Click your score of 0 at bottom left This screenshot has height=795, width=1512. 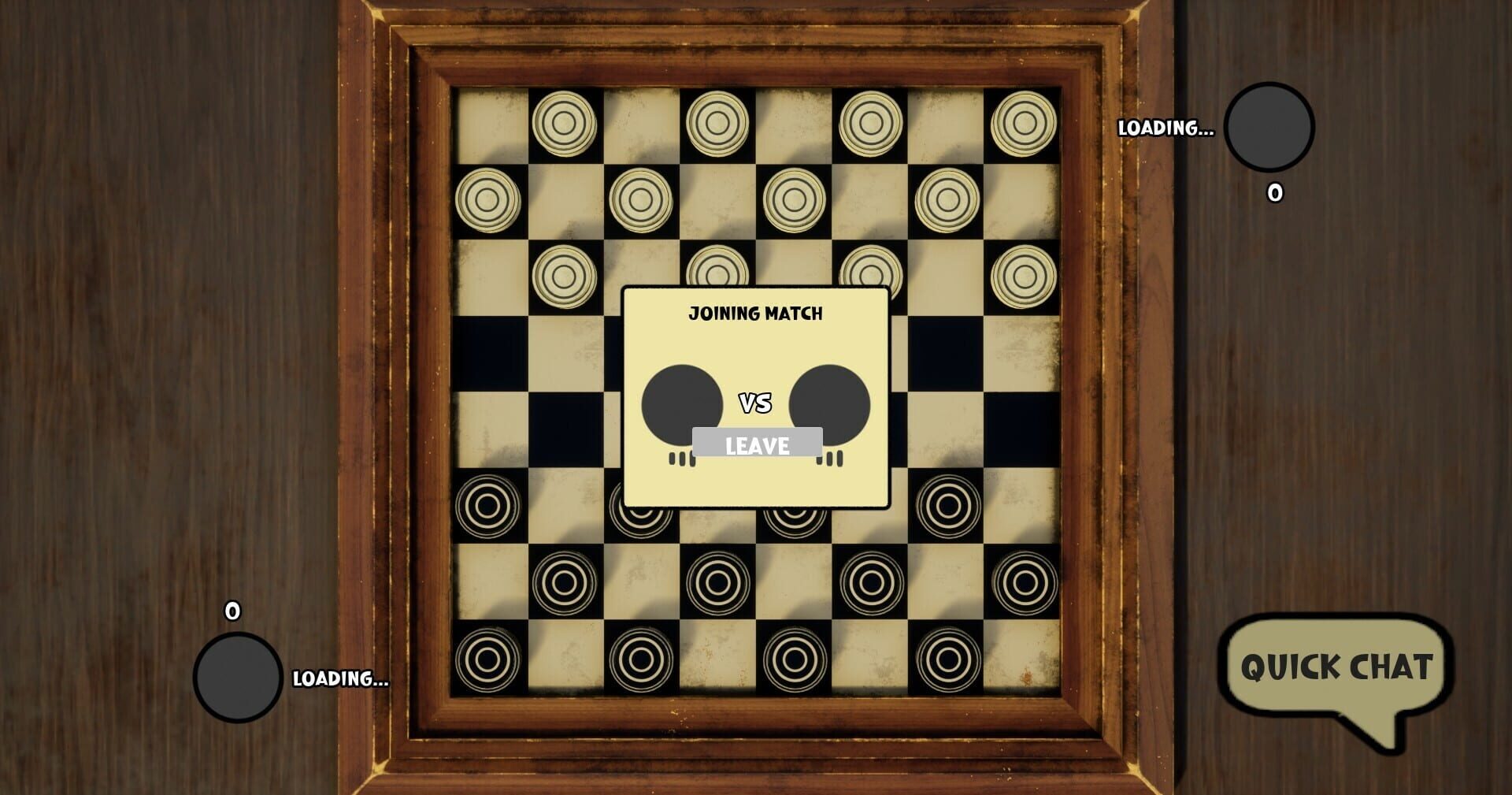(x=231, y=611)
